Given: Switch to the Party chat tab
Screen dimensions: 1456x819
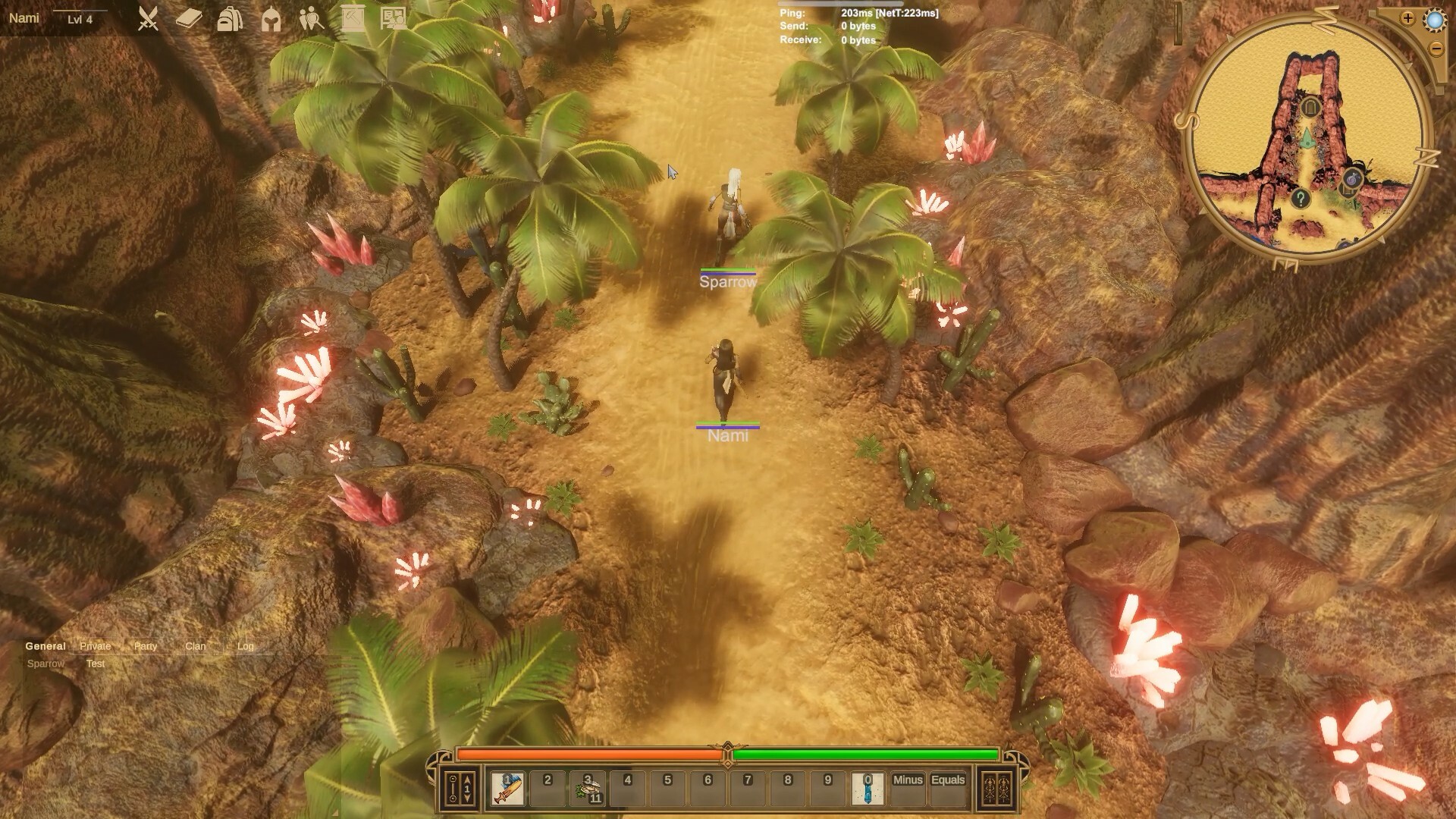Looking at the screenshot, I should [144, 646].
